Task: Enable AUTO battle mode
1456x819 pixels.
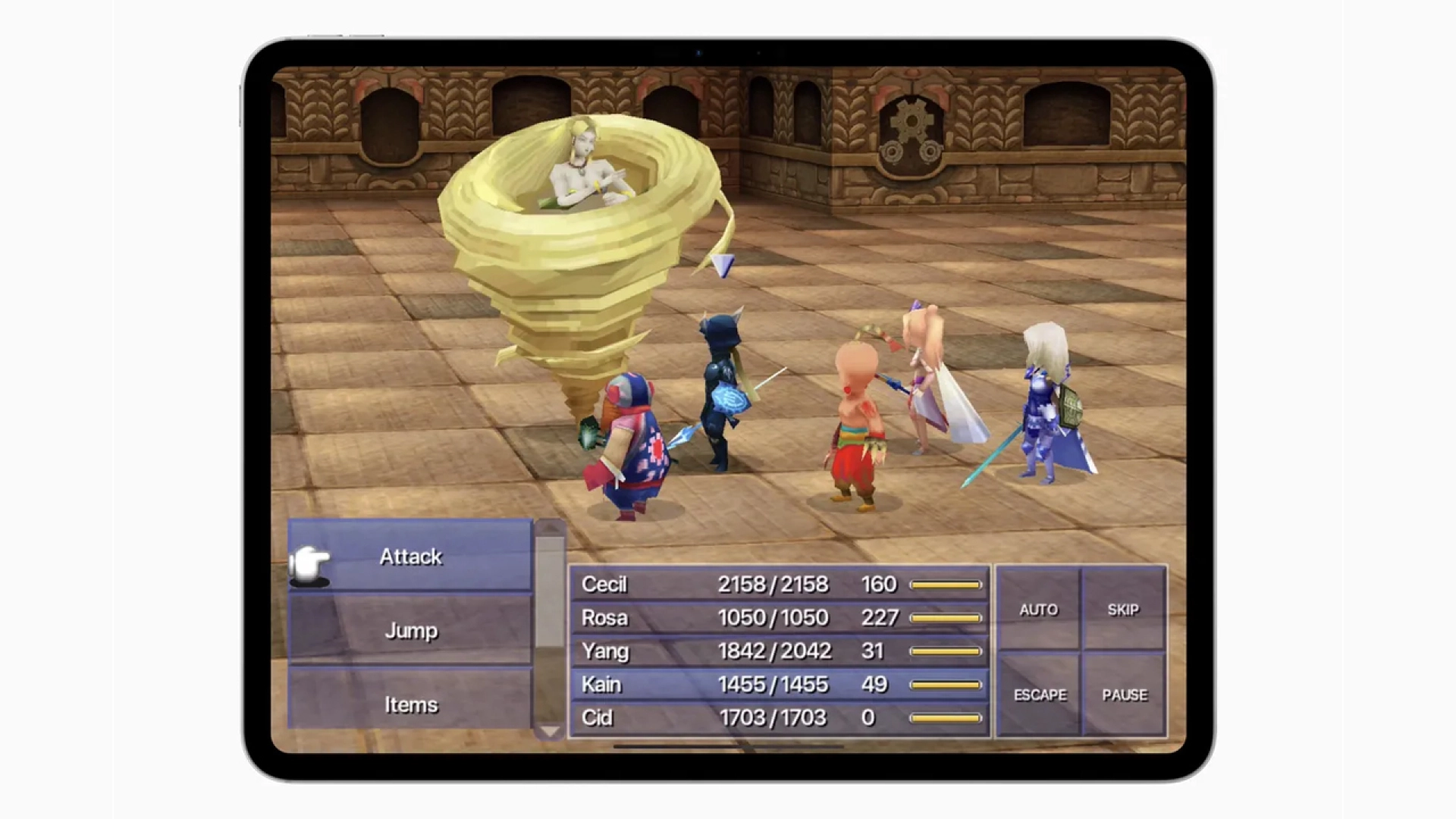Action: click(x=1040, y=609)
